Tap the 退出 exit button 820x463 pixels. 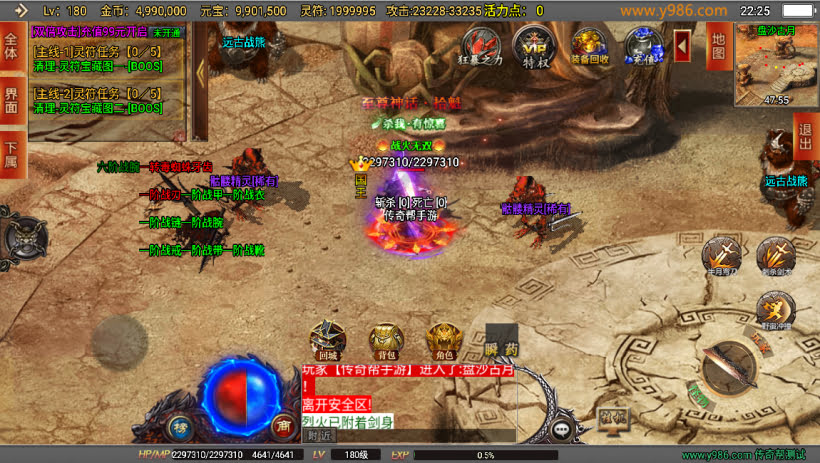pos(805,135)
